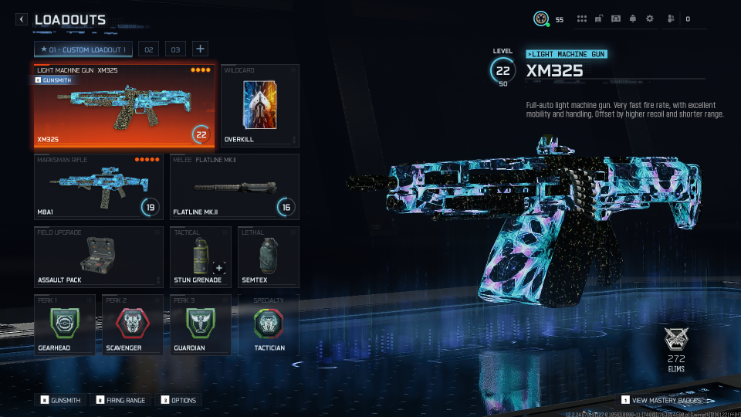
Task: Select the Scavenger perk slot
Action: click(x=130, y=325)
